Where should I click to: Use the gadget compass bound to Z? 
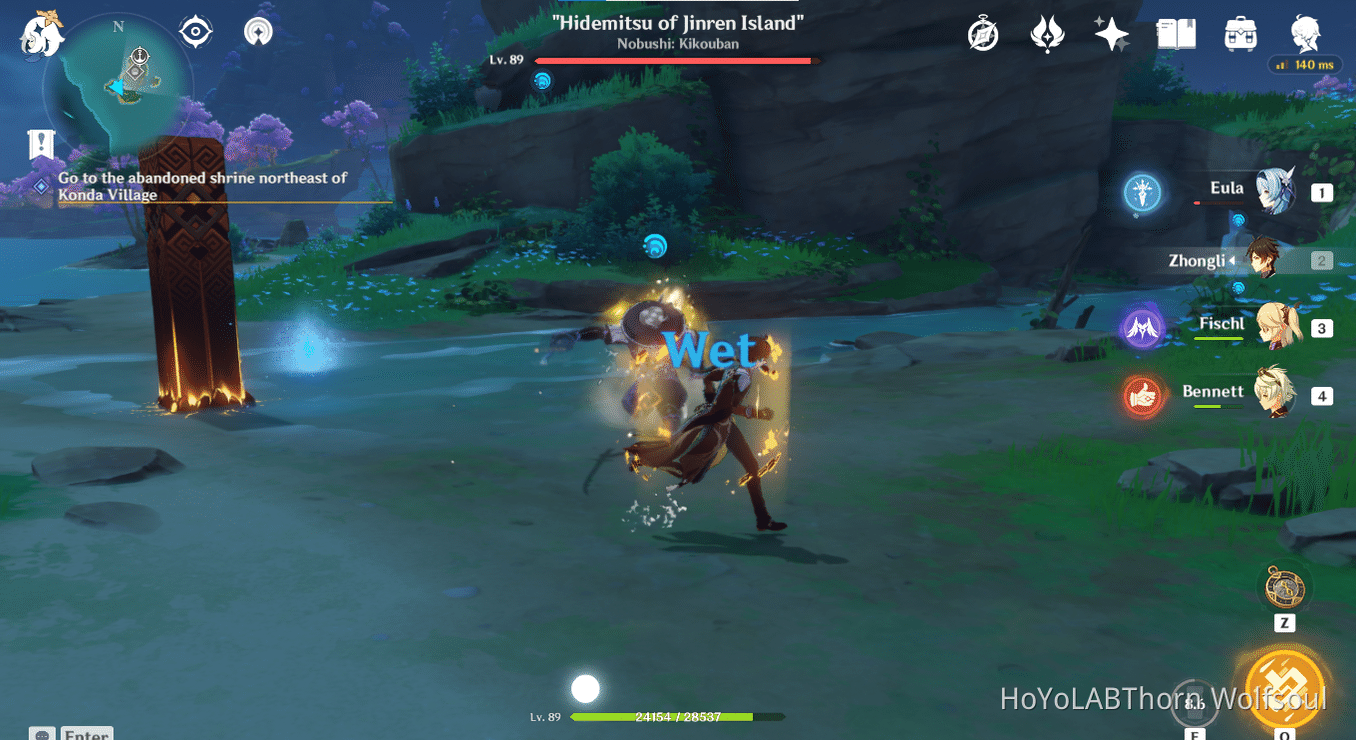1283,589
